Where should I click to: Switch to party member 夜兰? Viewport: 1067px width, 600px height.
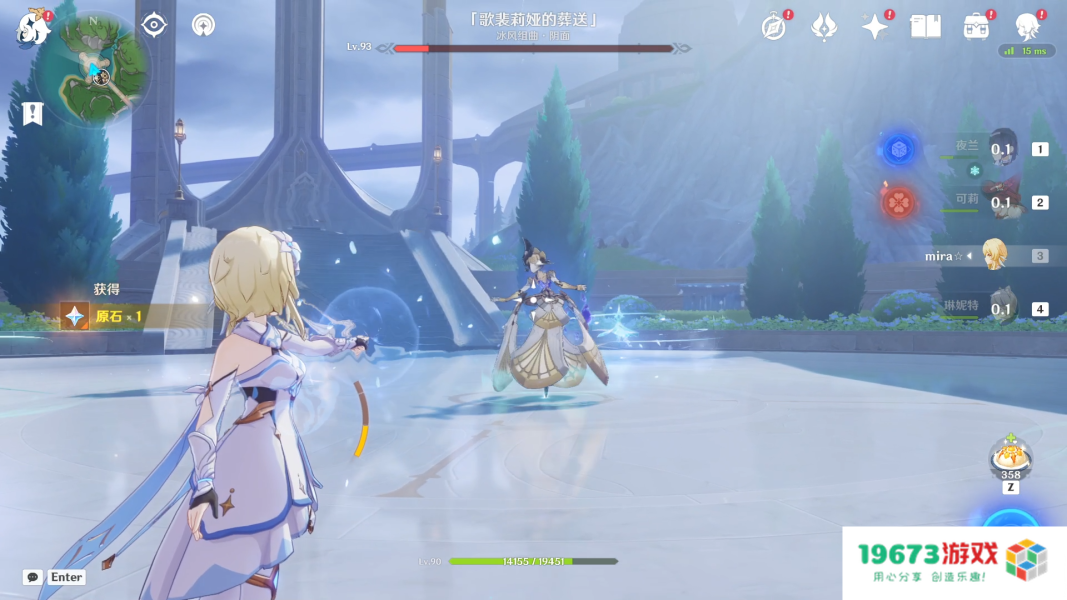[x=1001, y=149]
